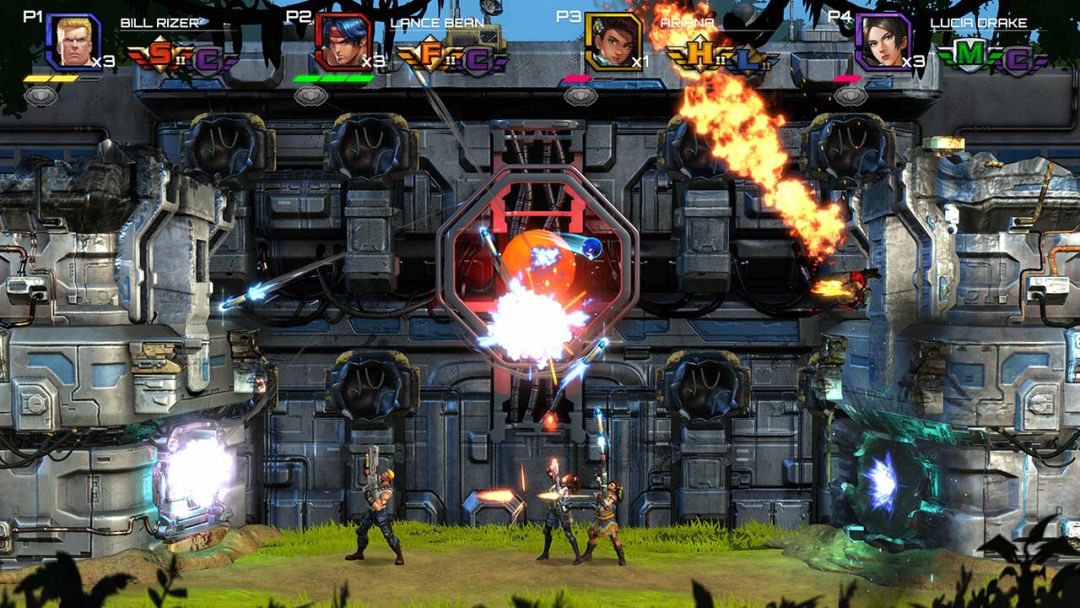Activate Lance Bean's F weapon icon
Screen dimensions: 1080x608
pos(430,57)
